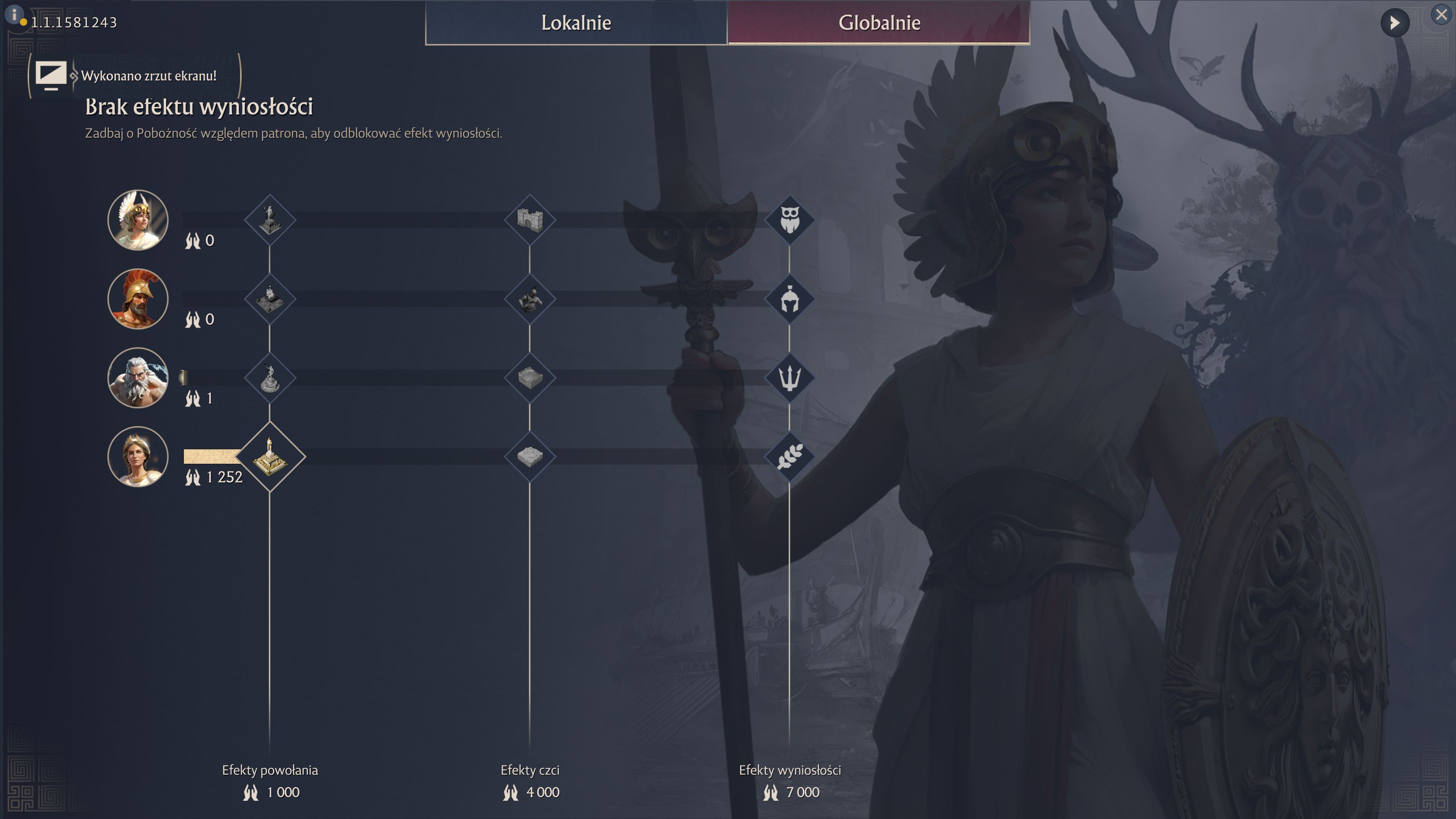This screenshot has height=819, width=1456.
Task: Close the patron gods screen
Action: [x=1441, y=15]
